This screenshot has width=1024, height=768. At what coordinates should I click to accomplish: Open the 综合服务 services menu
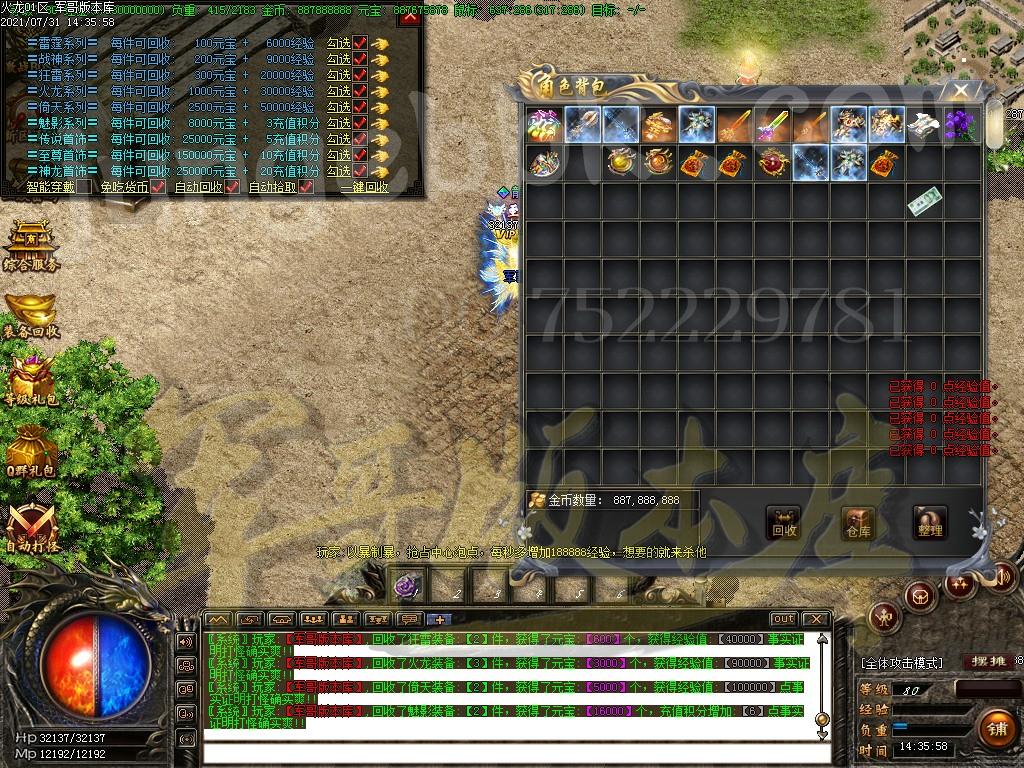(x=31, y=247)
